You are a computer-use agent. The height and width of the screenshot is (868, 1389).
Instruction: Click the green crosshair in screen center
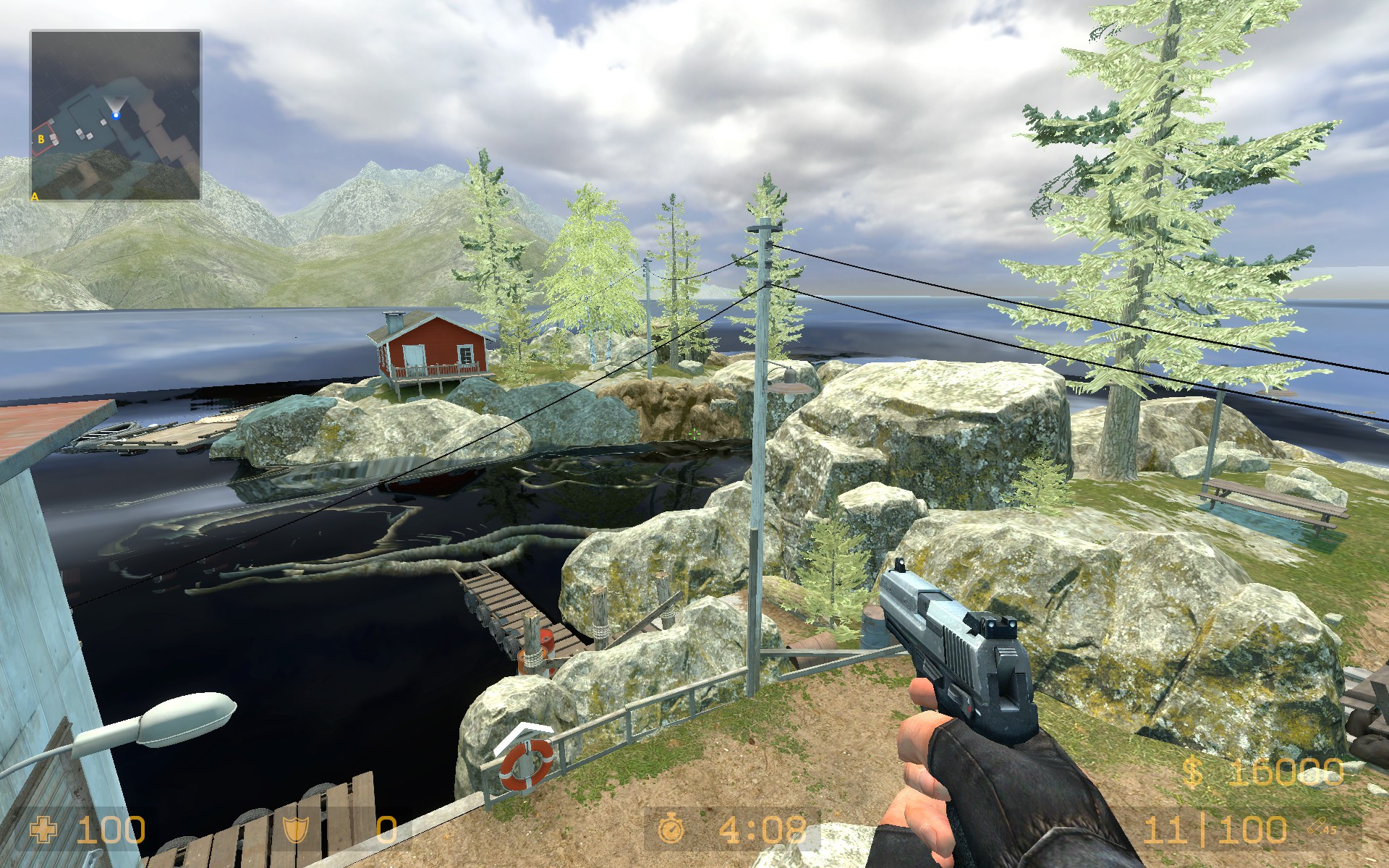click(694, 434)
